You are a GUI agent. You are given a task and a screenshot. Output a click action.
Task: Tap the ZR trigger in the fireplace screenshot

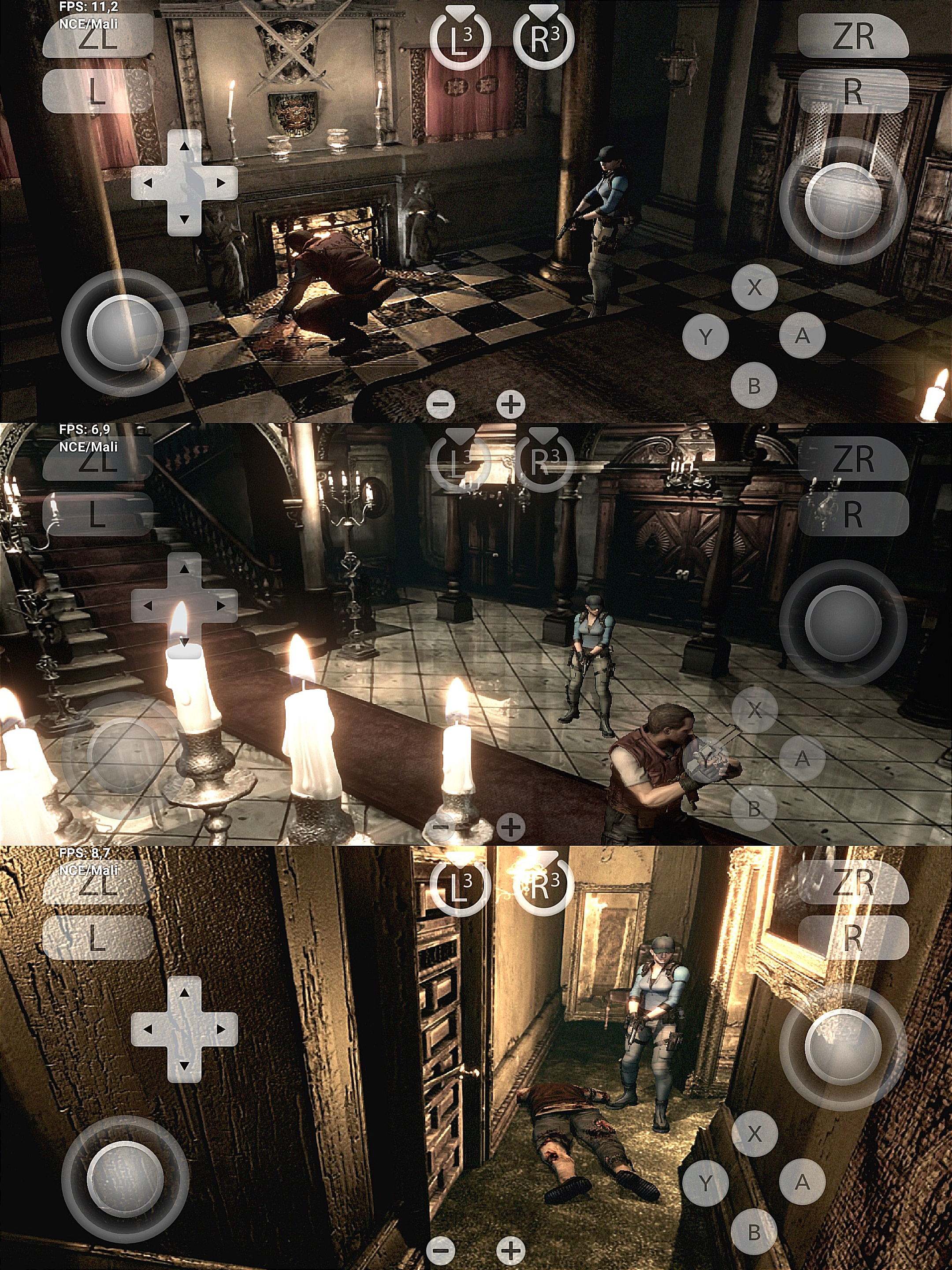(x=853, y=37)
